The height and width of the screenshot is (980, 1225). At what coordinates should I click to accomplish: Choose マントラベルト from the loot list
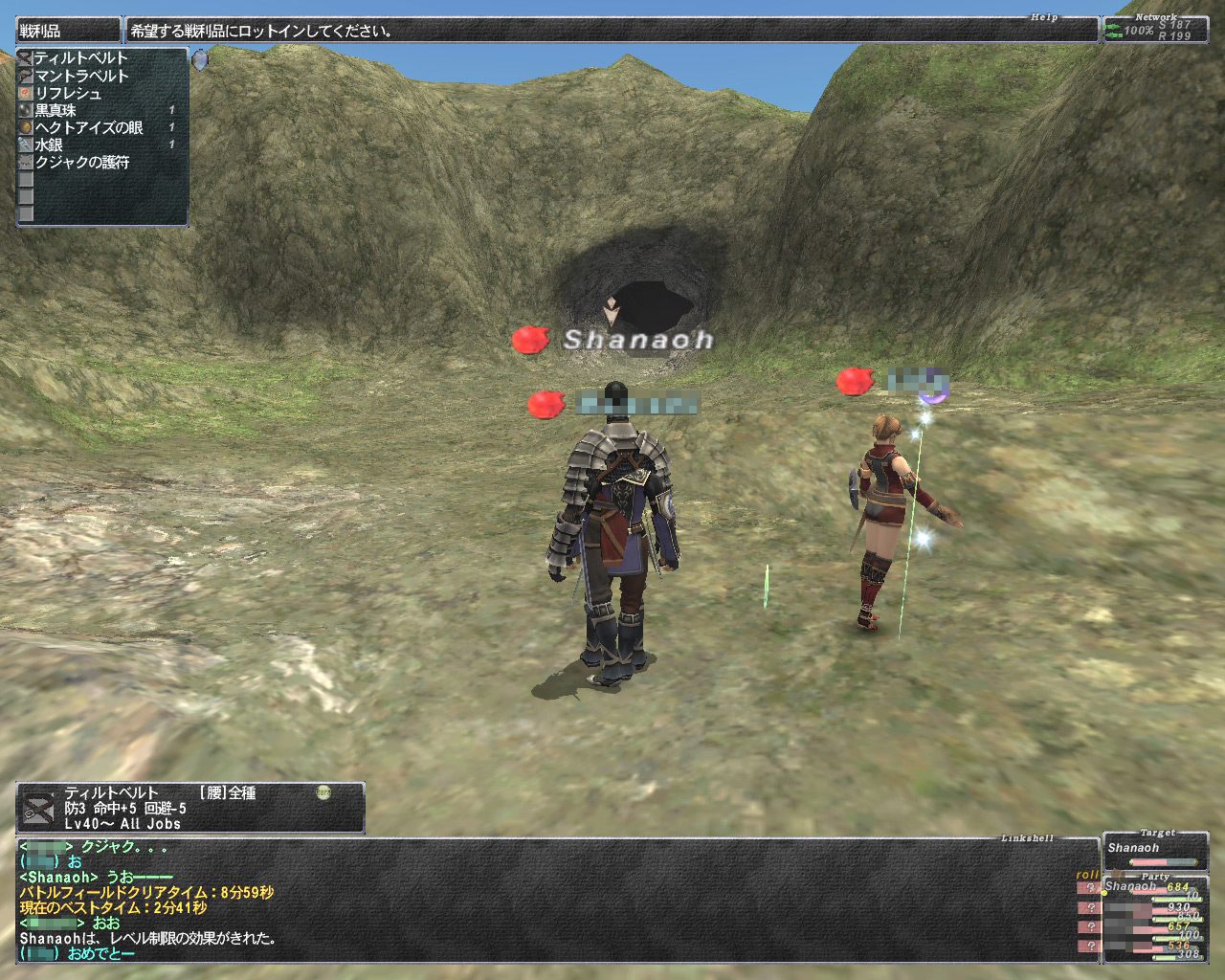81,76
